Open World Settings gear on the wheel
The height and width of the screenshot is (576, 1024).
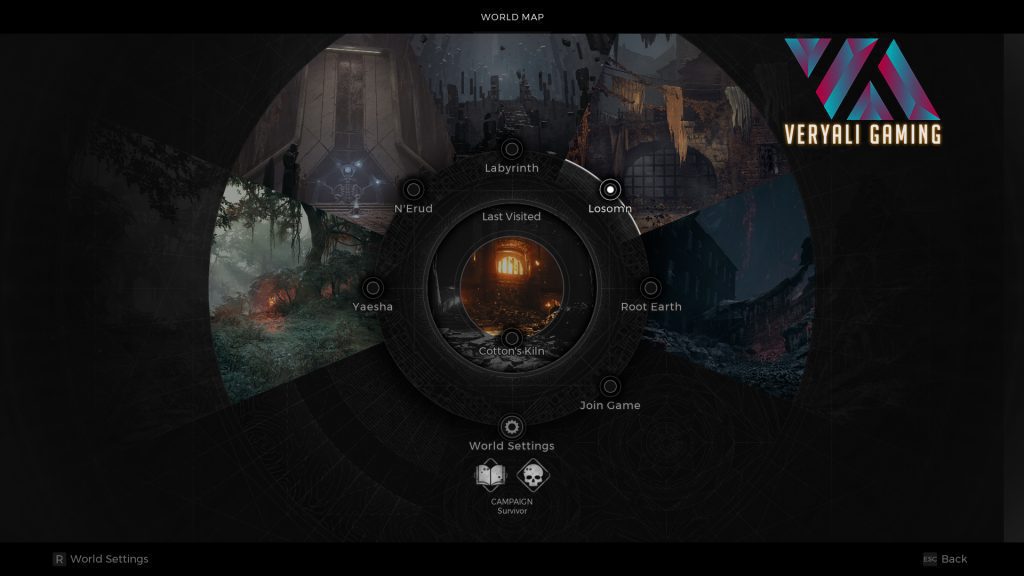pyautogui.click(x=511, y=427)
